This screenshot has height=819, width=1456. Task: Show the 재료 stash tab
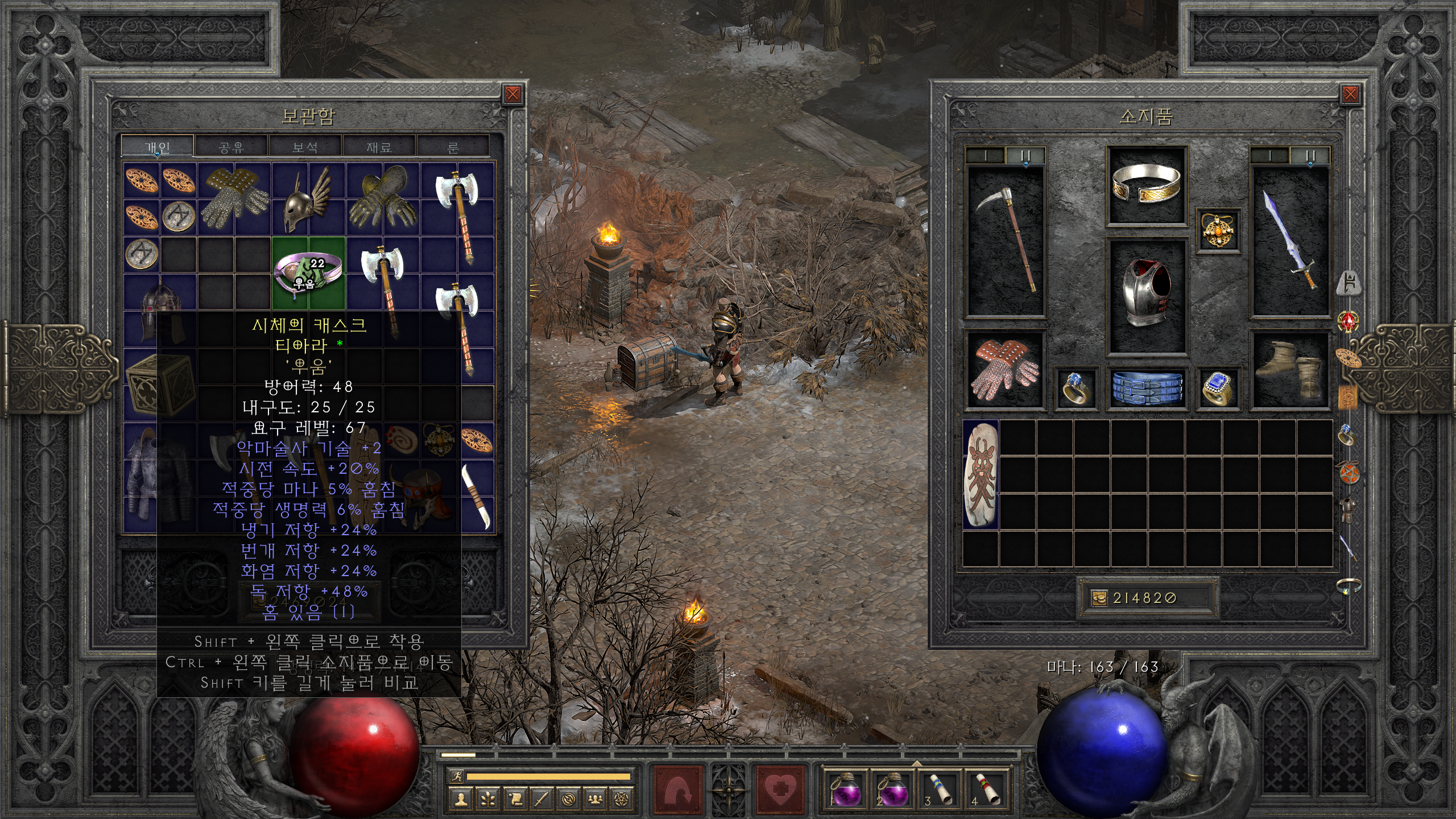tap(379, 147)
